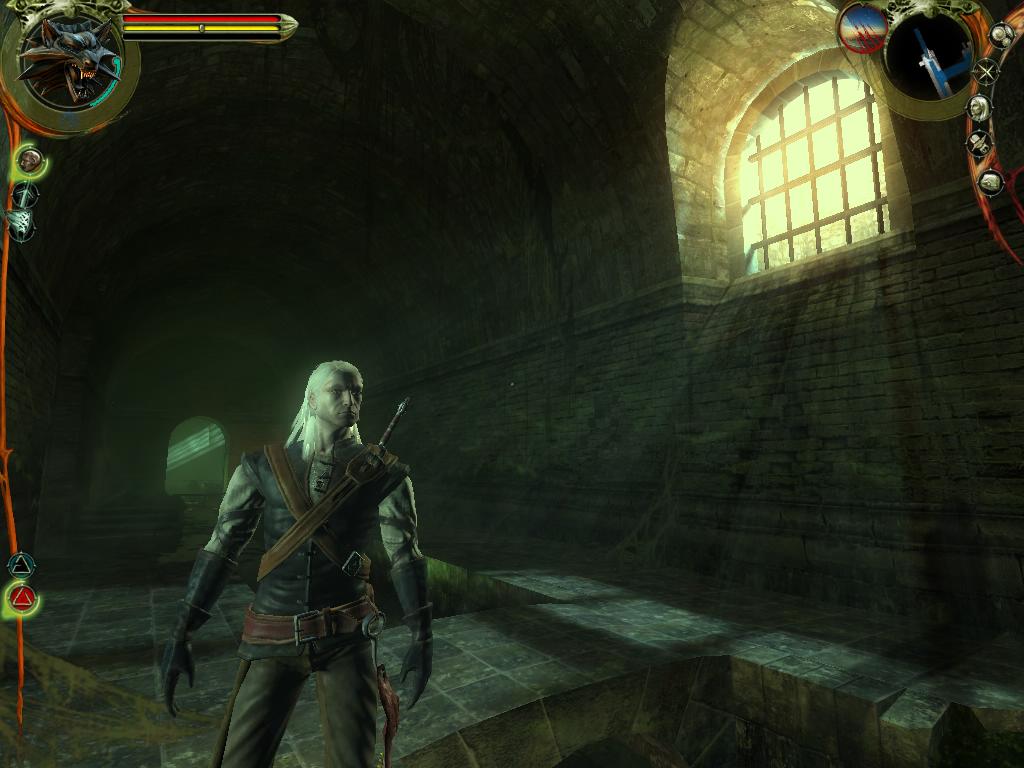Select the red Igni sign
Viewport: 1024px width, 768px height.
click(x=23, y=599)
